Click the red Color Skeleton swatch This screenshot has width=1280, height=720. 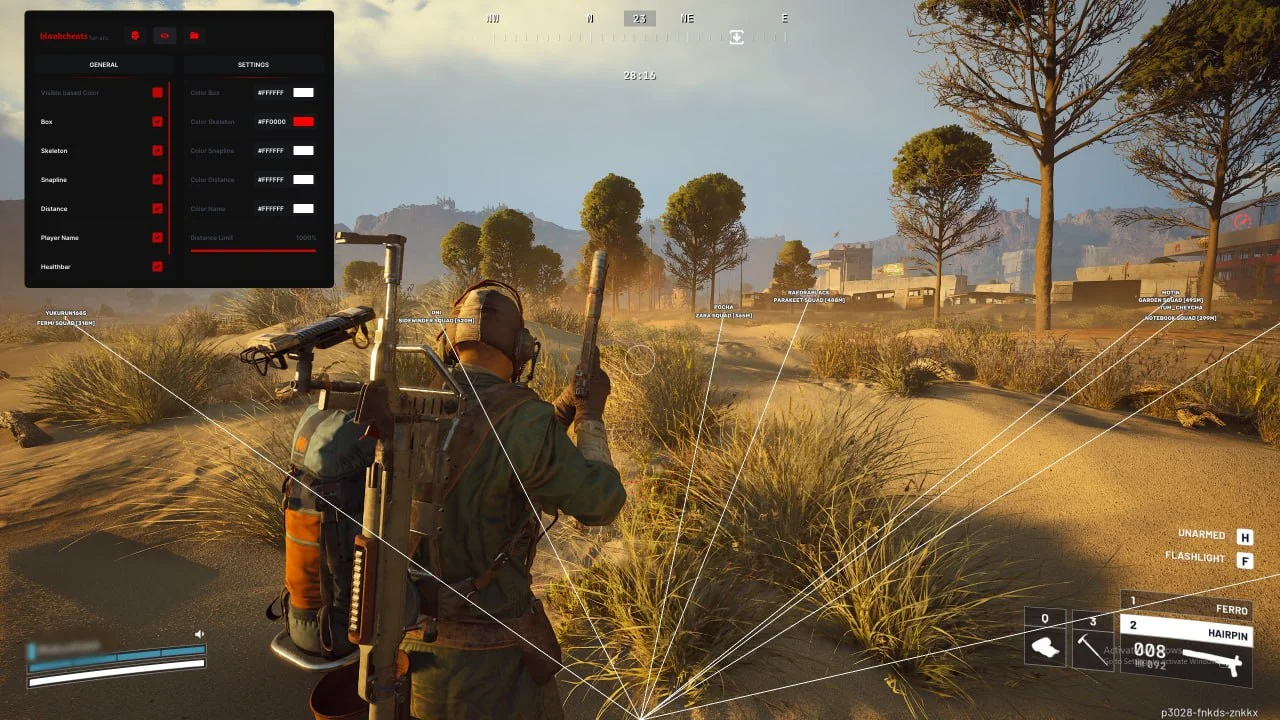tap(303, 122)
